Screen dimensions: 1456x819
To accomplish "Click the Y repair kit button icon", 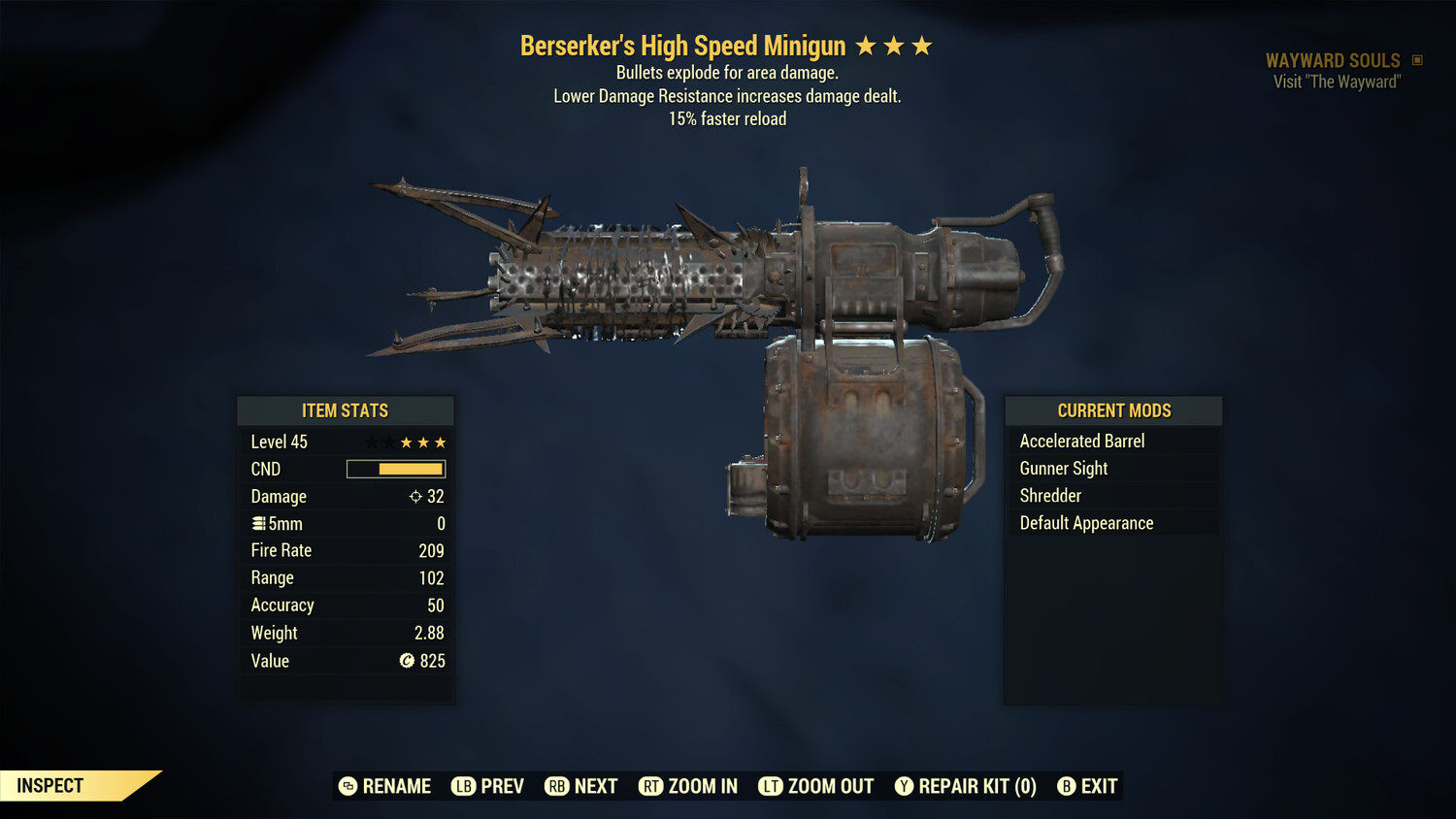I will [x=904, y=786].
